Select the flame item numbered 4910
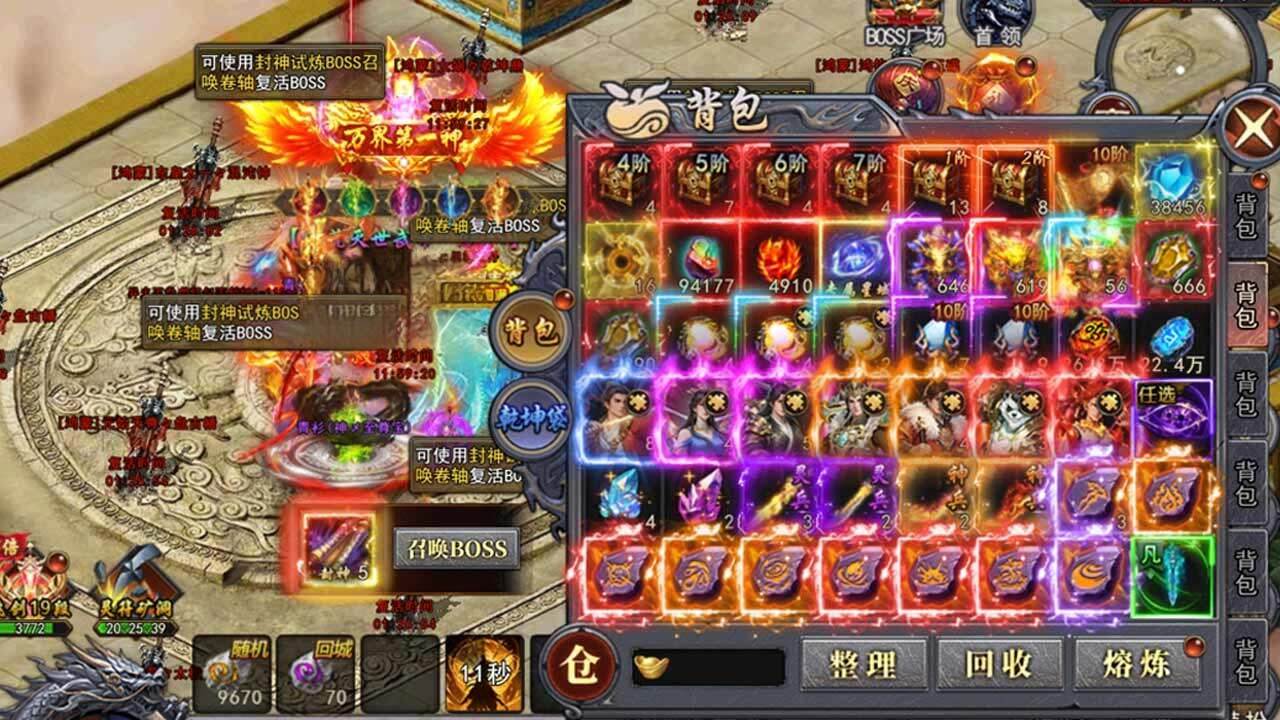 point(777,260)
